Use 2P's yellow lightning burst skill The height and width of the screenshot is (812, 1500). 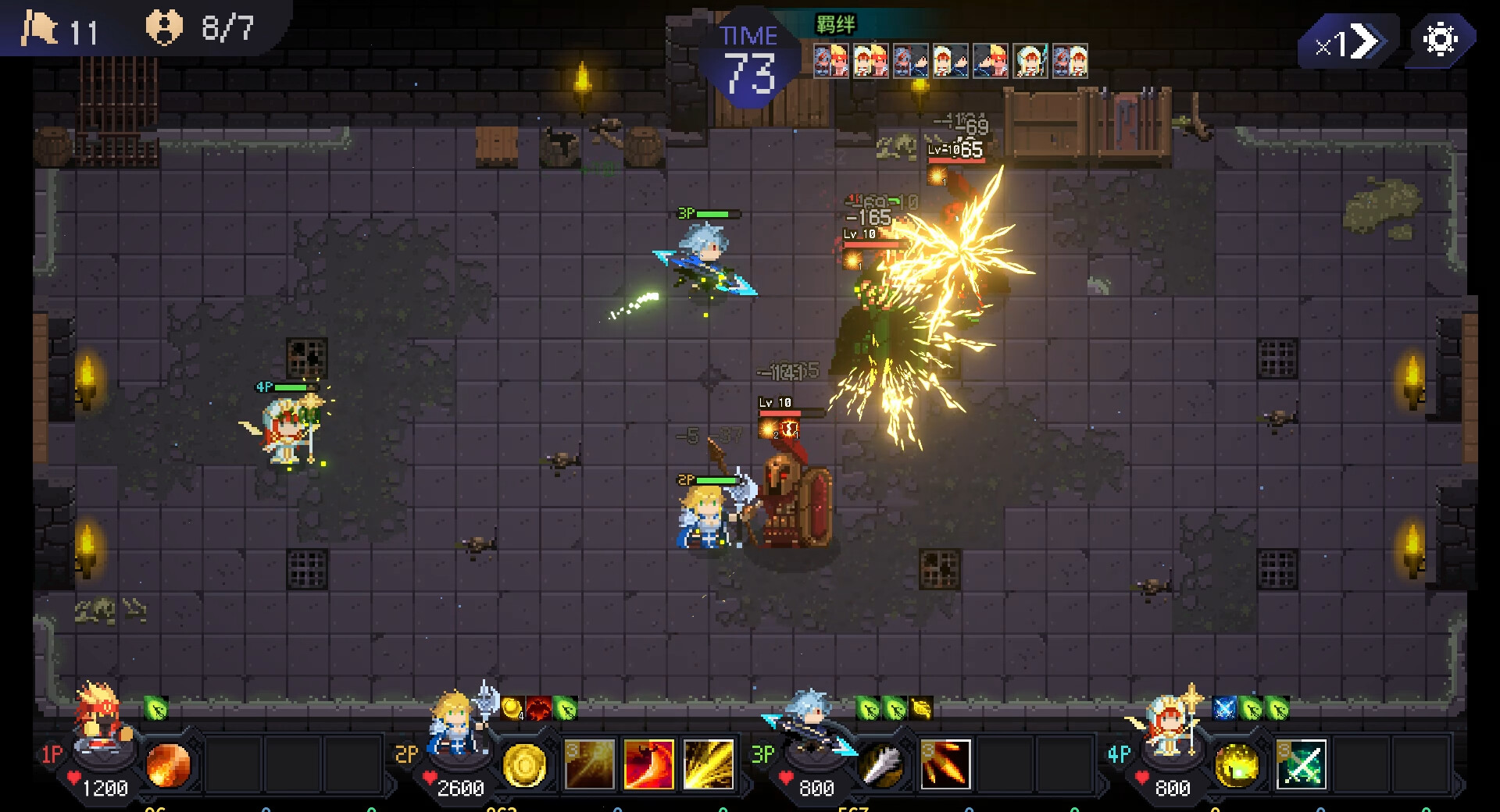click(x=709, y=764)
